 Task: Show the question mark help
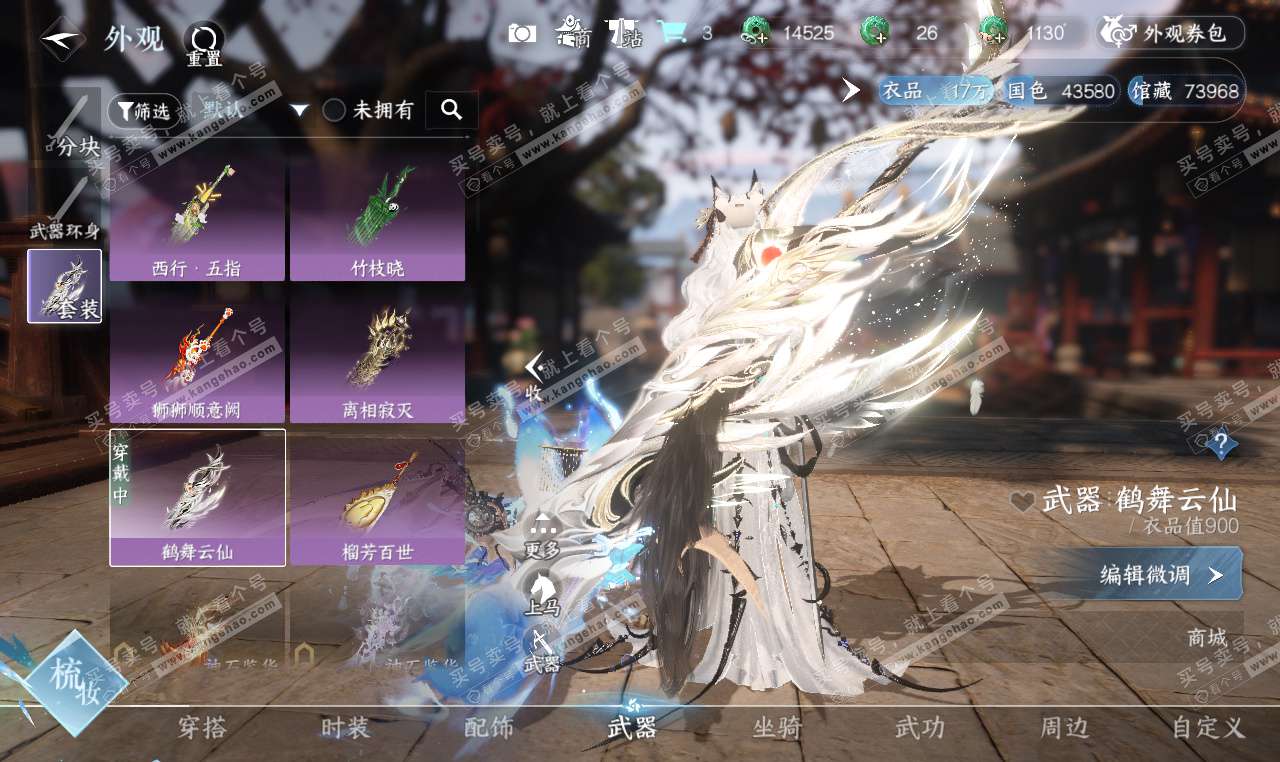pyautogui.click(x=1220, y=444)
